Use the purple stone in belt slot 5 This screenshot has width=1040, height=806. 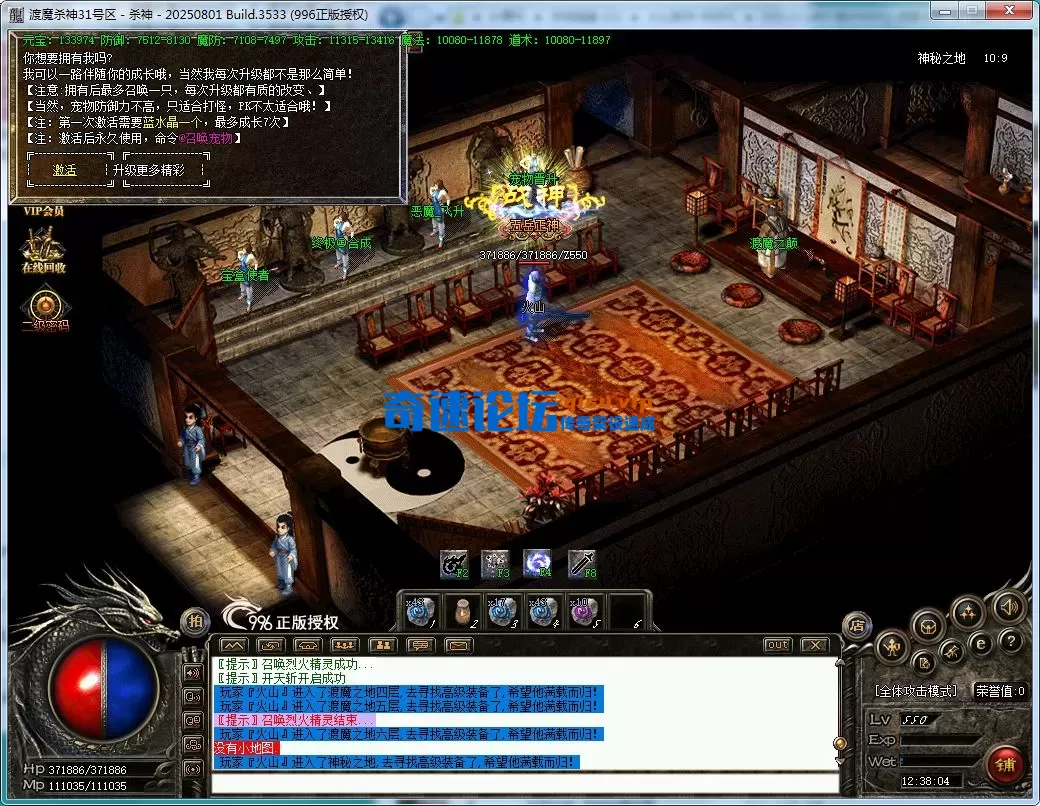pos(583,612)
